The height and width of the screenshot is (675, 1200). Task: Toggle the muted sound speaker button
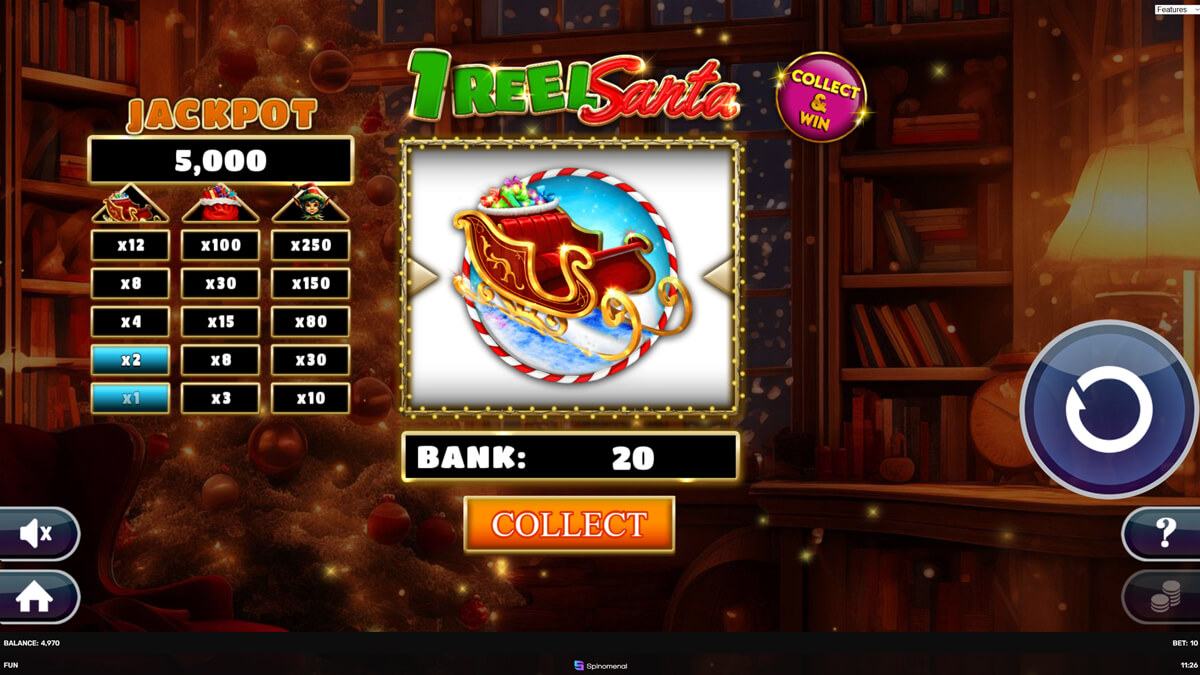pyautogui.click(x=37, y=535)
